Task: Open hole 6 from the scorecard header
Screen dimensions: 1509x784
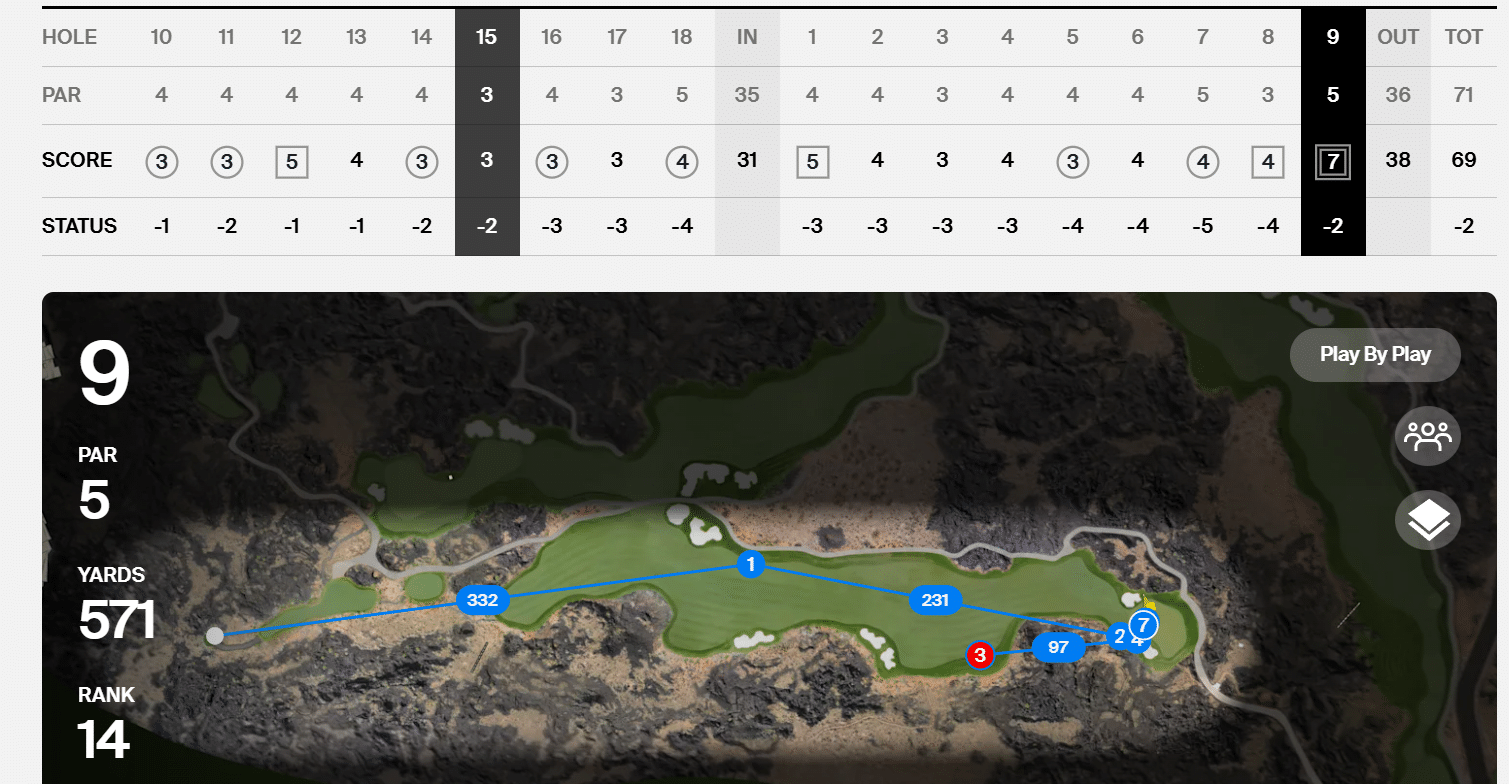Action: pyautogui.click(x=1137, y=37)
